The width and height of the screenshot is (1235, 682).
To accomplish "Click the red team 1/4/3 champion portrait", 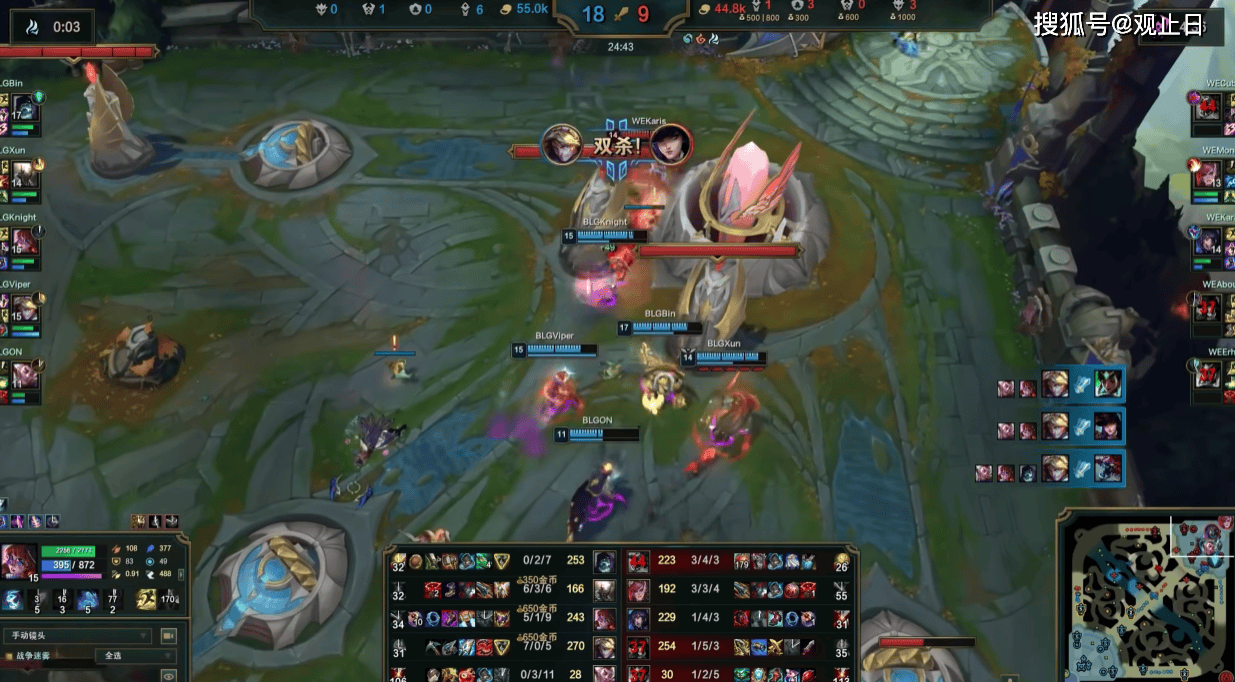I will pyautogui.click(x=638, y=618).
